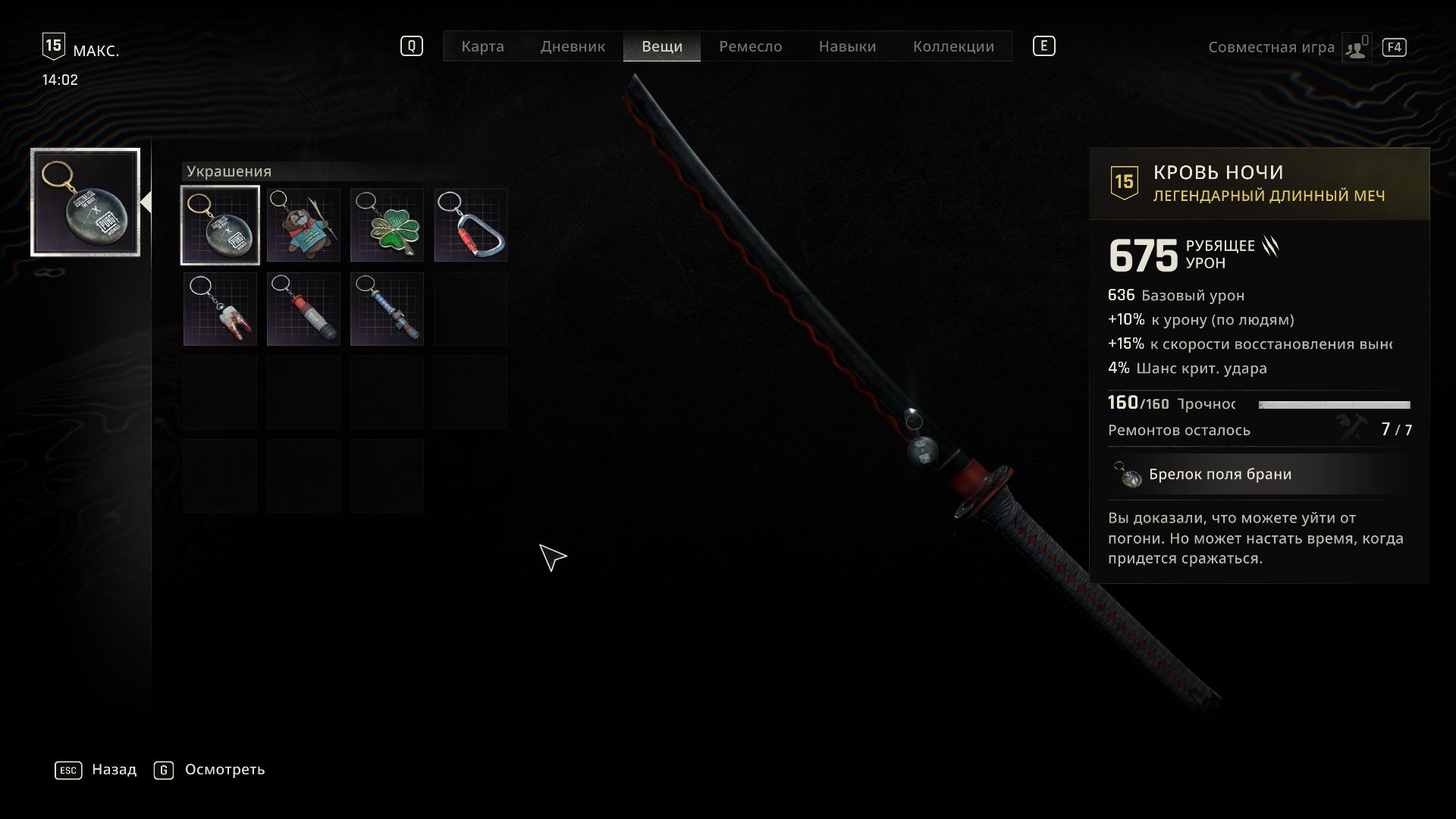1456x819 pixels.
Task: Show the Коллекции tab
Action: click(953, 46)
